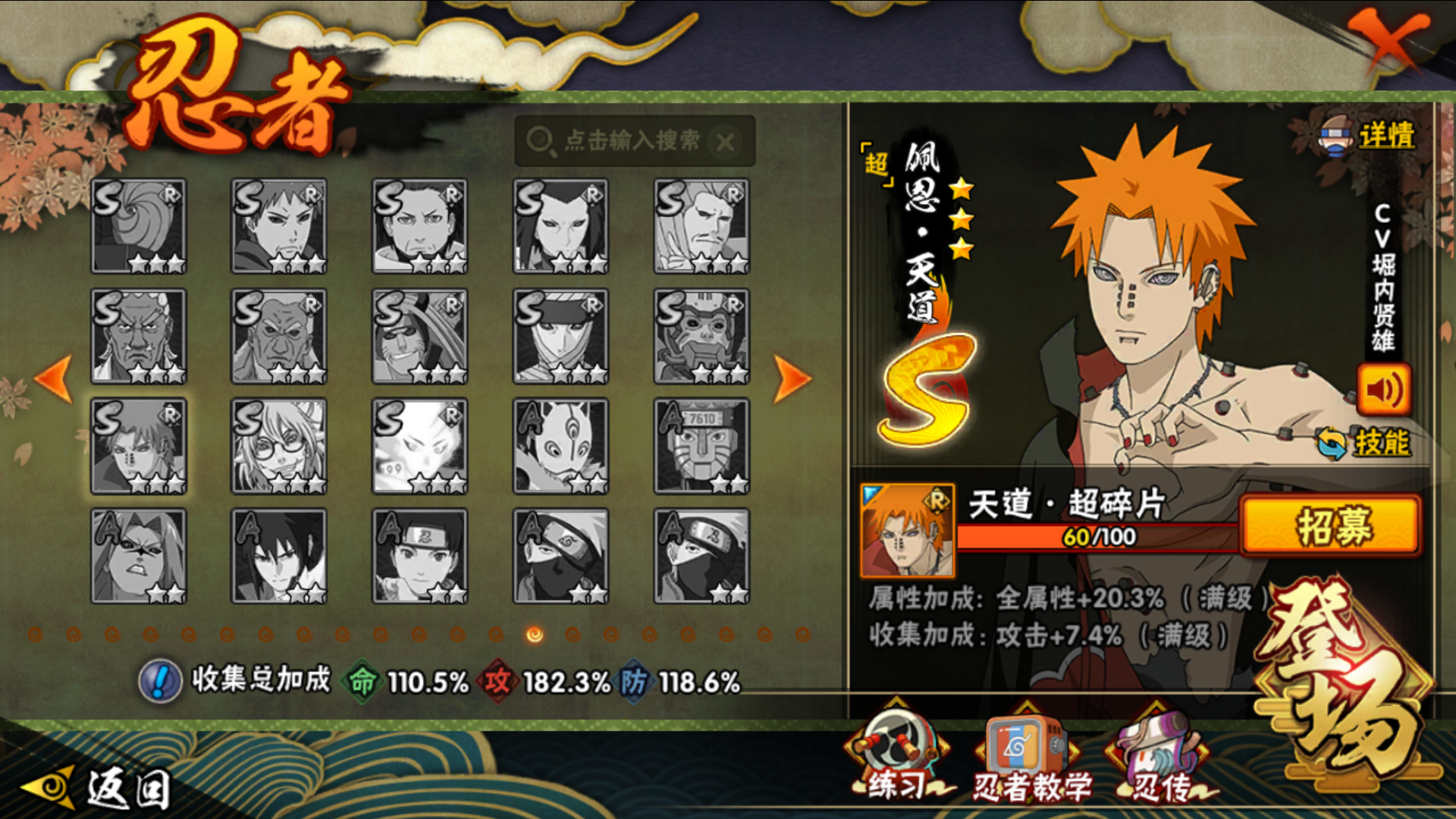
Task: Switch to the 技能 skills view
Action: click(1365, 442)
